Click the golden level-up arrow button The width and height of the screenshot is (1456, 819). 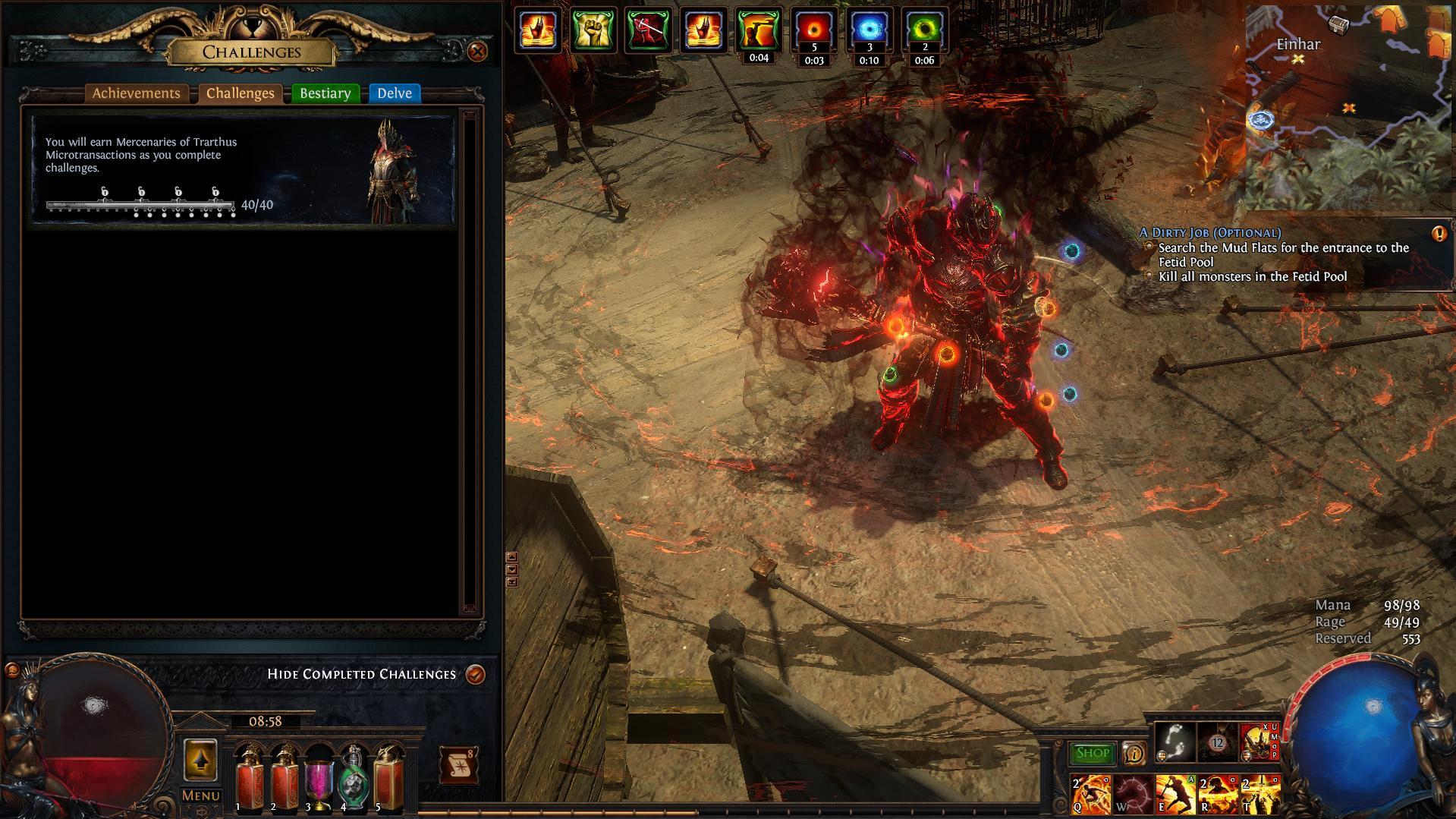200,760
